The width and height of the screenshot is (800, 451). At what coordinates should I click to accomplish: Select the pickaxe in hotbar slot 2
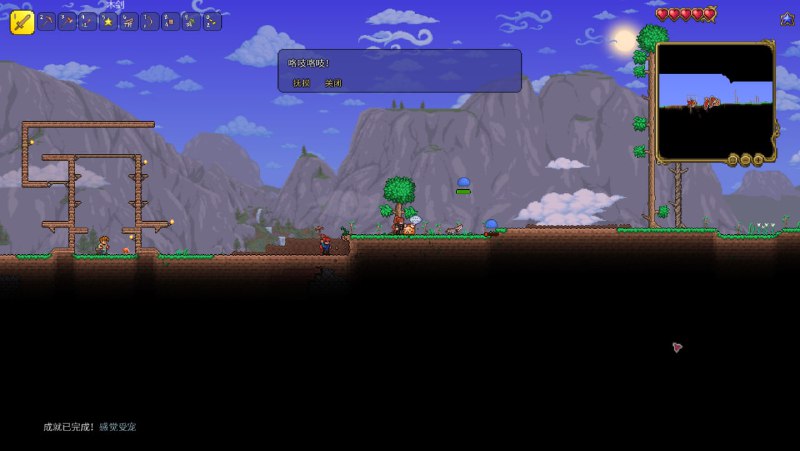point(47,21)
